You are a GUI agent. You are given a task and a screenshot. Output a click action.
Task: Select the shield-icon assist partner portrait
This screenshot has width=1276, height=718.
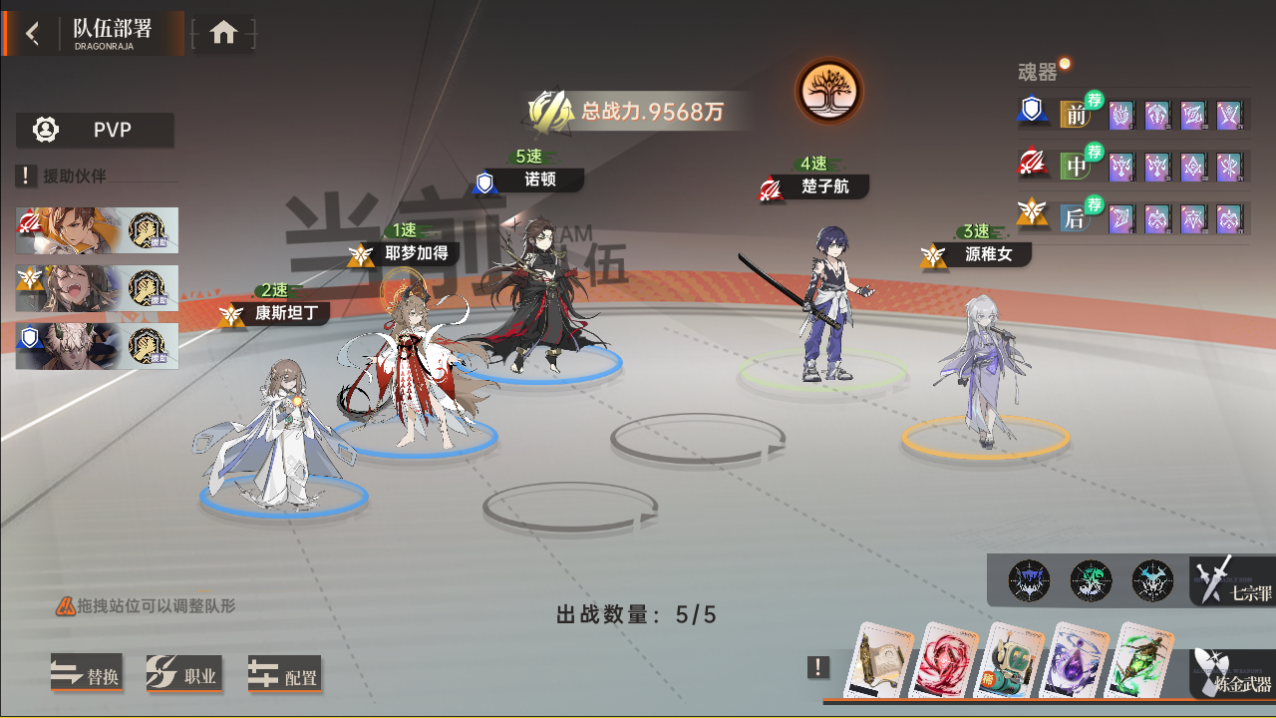97,346
